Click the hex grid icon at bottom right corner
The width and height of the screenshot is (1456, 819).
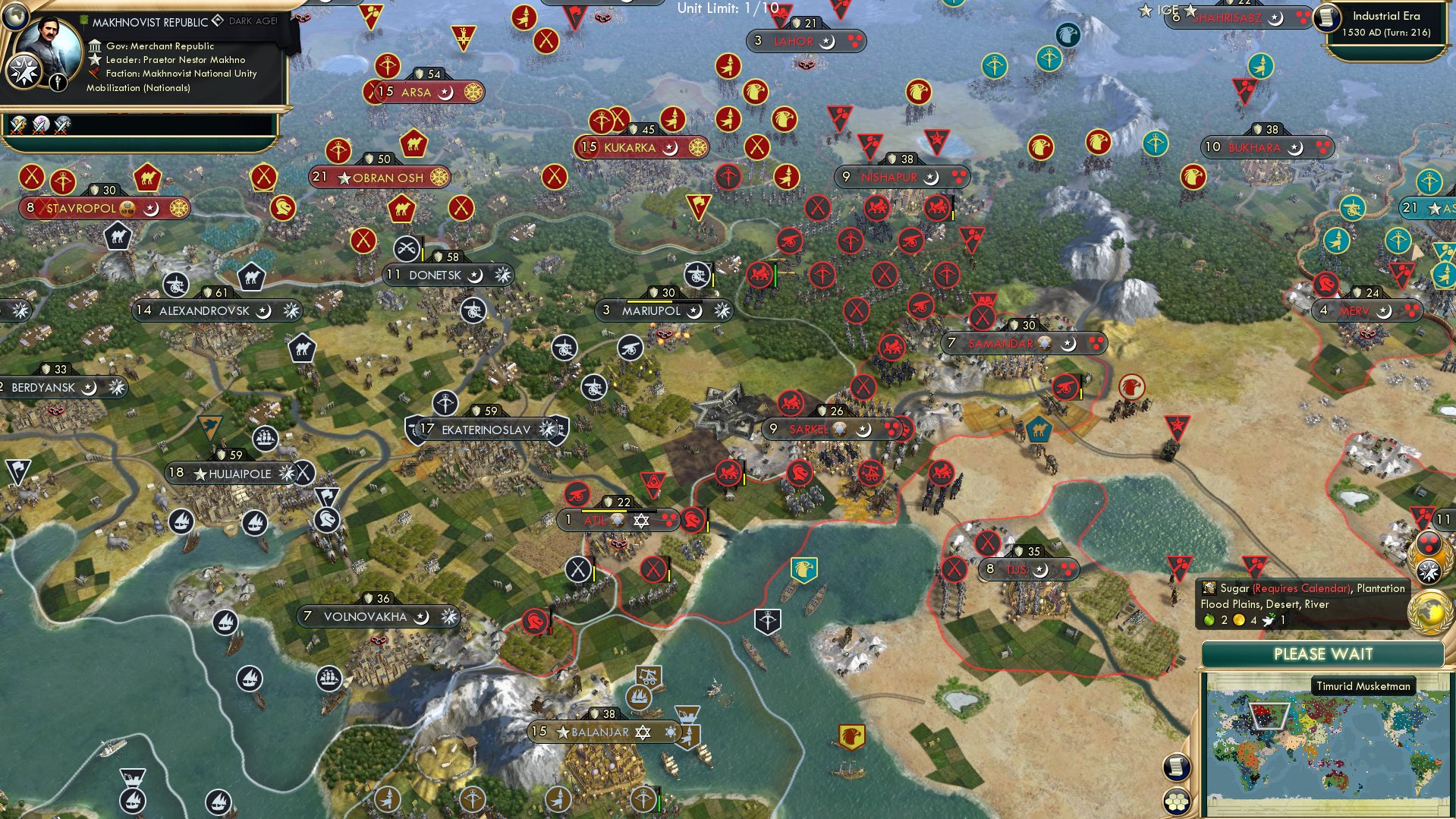pyautogui.click(x=1178, y=802)
